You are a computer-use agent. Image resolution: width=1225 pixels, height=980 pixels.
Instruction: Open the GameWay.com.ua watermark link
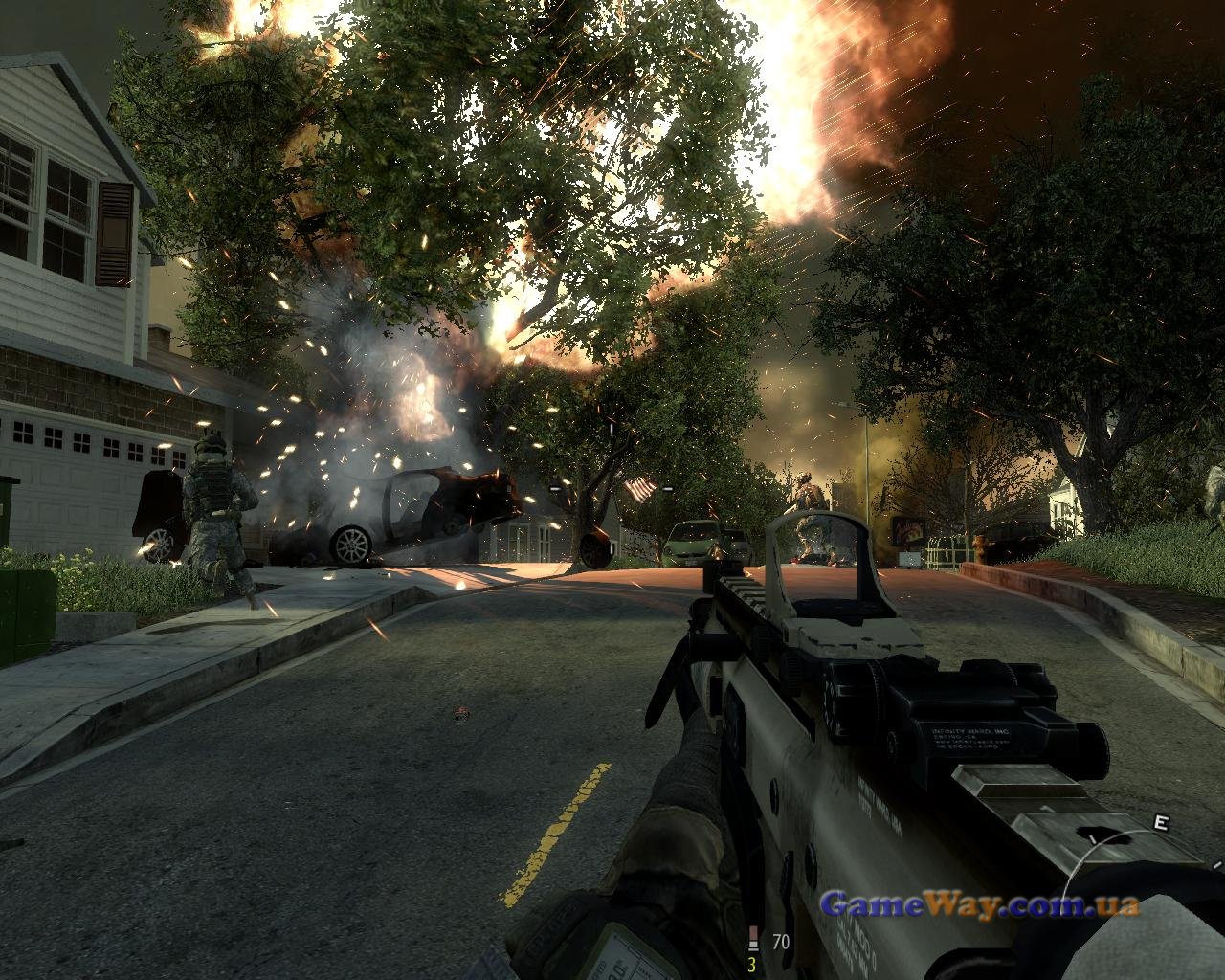point(979,903)
